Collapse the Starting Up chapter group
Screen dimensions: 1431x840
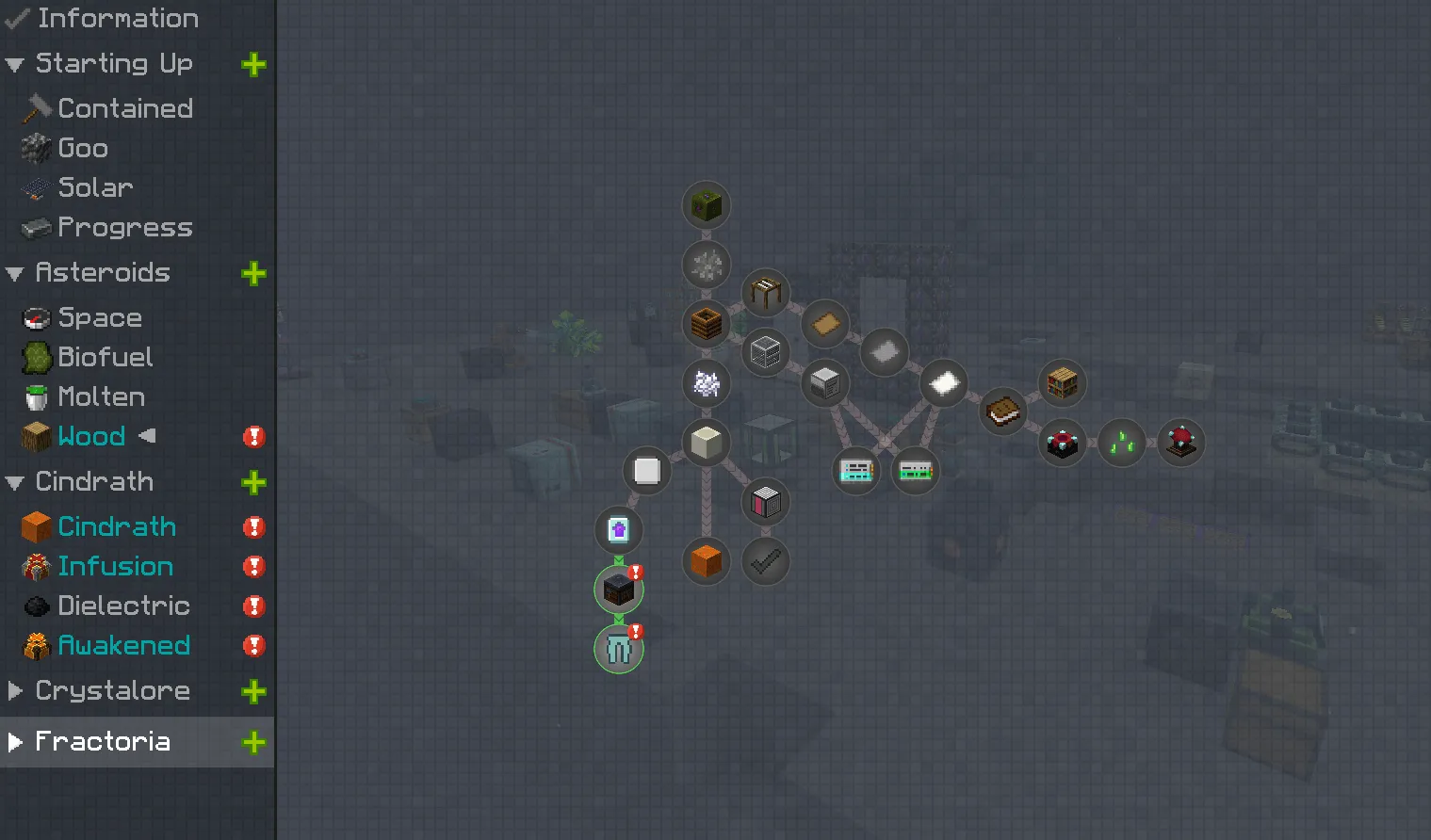[x=13, y=63]
